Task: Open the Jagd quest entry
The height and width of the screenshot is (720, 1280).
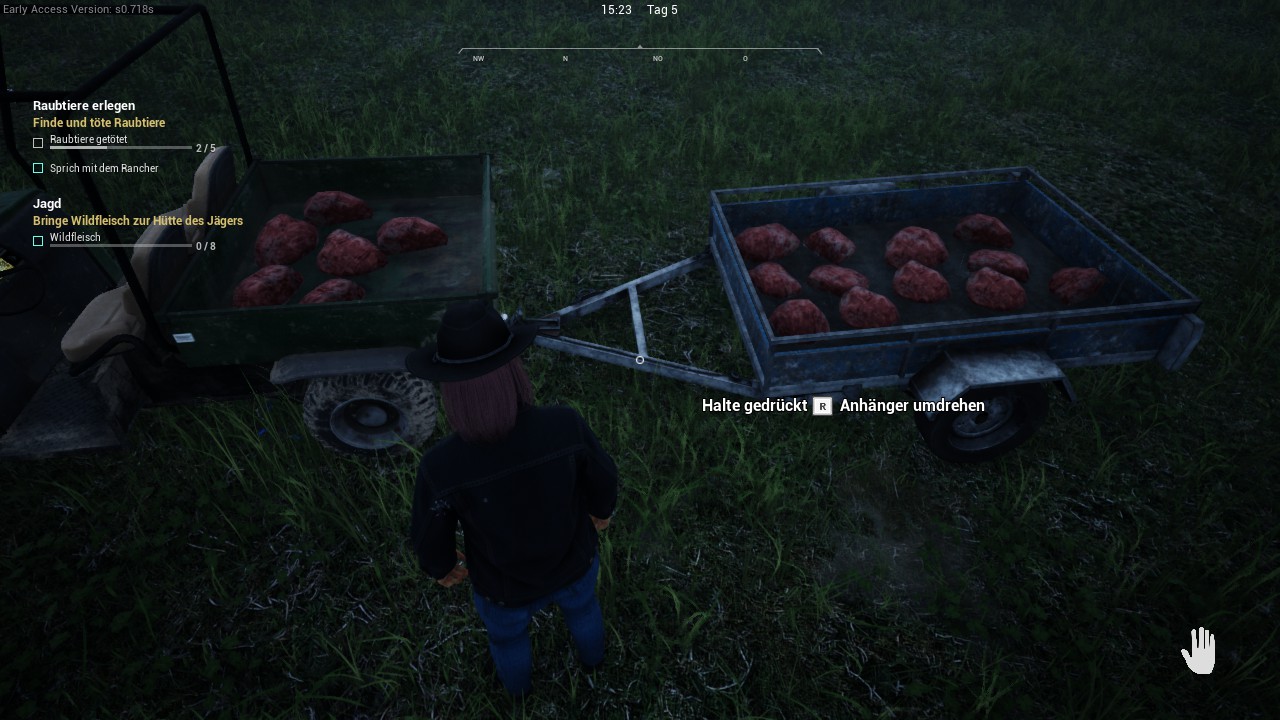Action: pos(47,204)
